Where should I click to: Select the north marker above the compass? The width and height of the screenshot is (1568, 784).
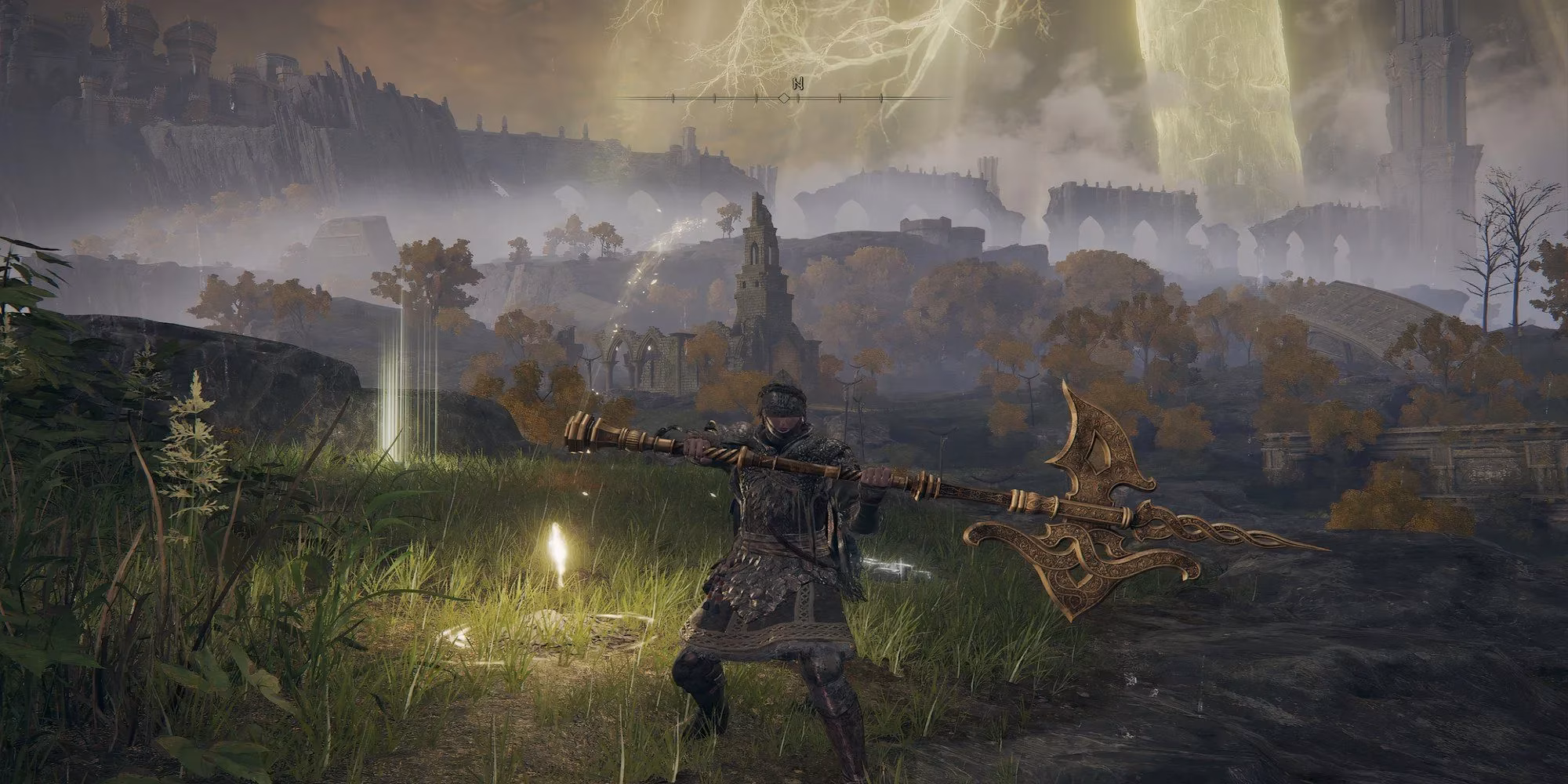coord(797,83)
